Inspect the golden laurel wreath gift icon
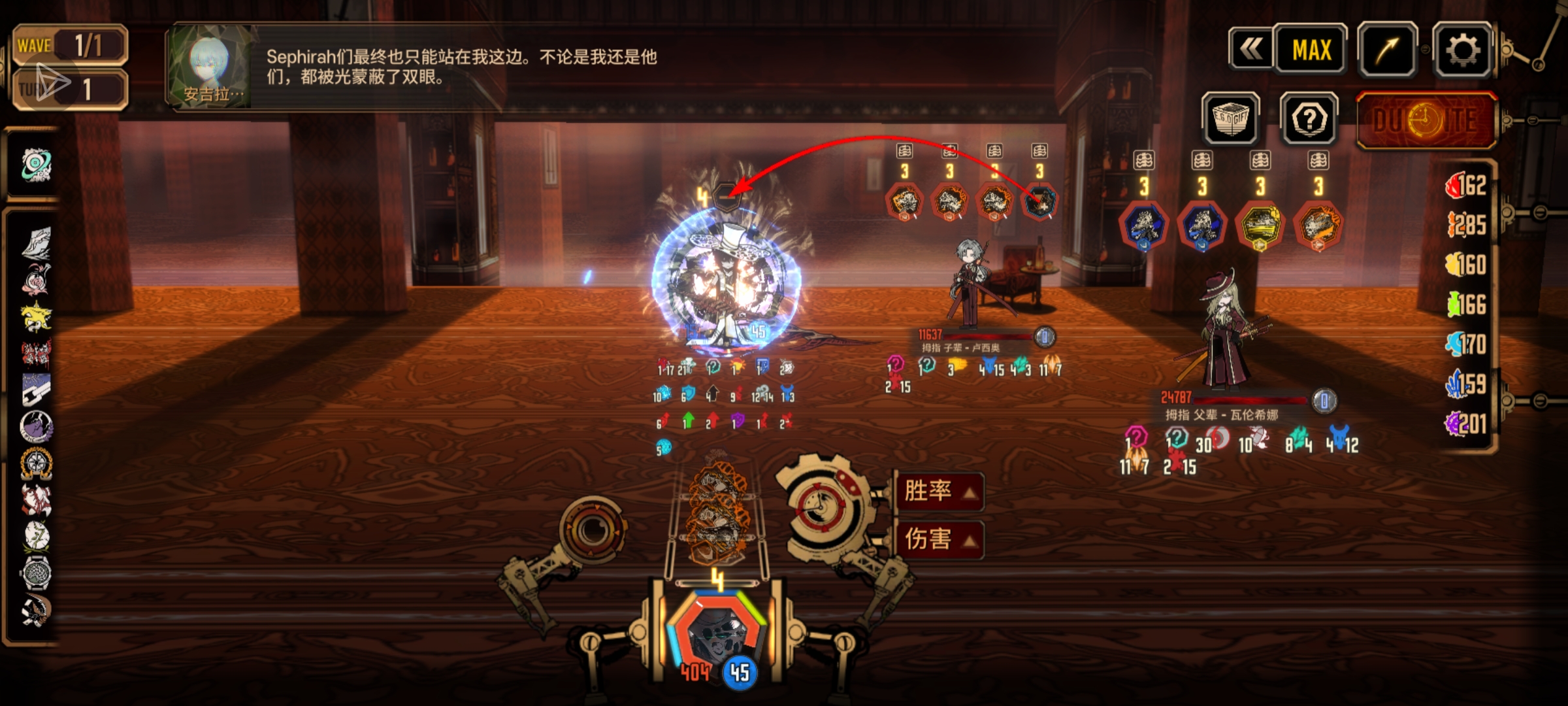Screen dimensions: 1568x706 pyautogui.click(x=36, y=464)
